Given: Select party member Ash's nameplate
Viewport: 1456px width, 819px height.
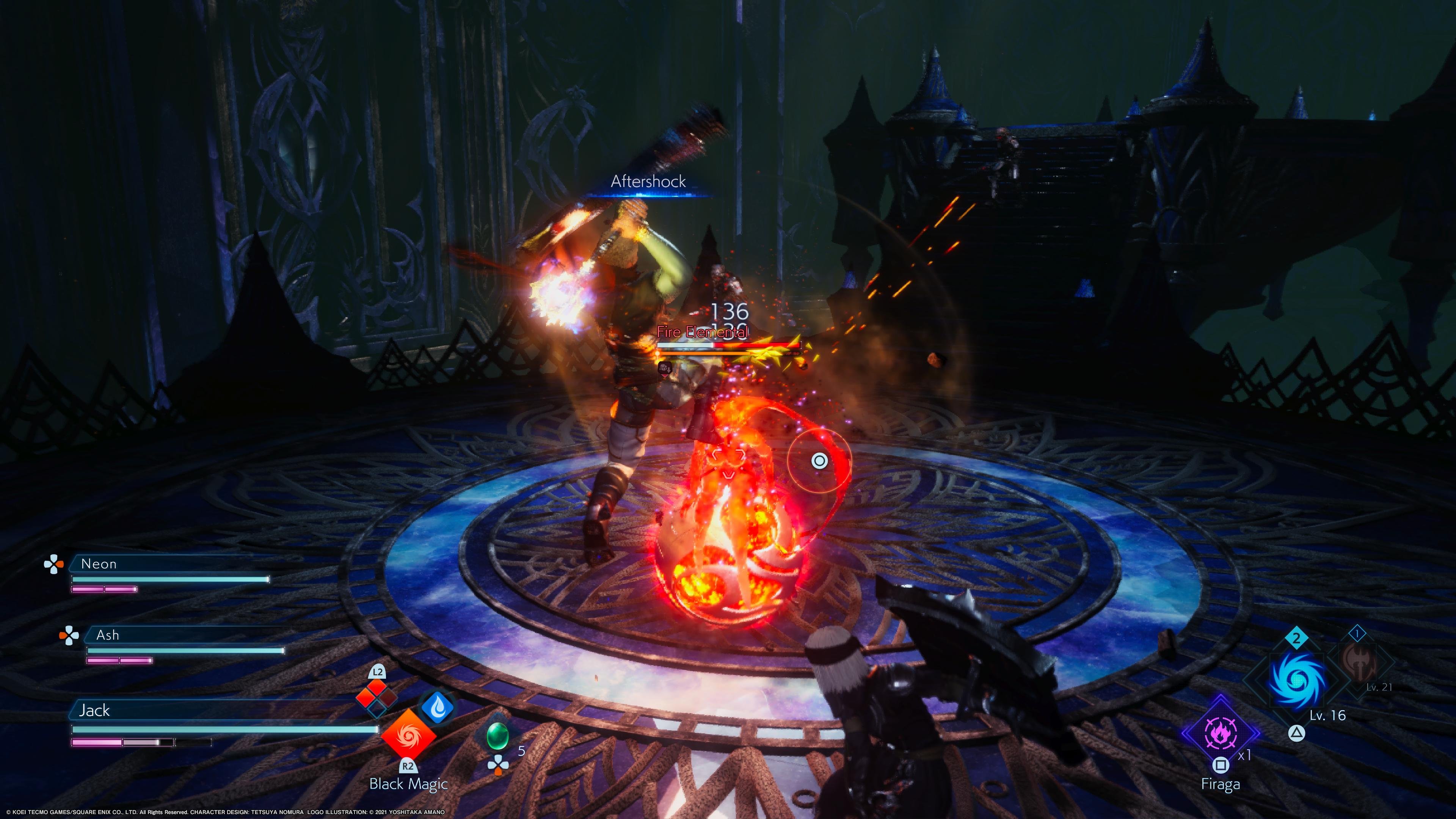Looking at the screenshot, I should point(107,635).
